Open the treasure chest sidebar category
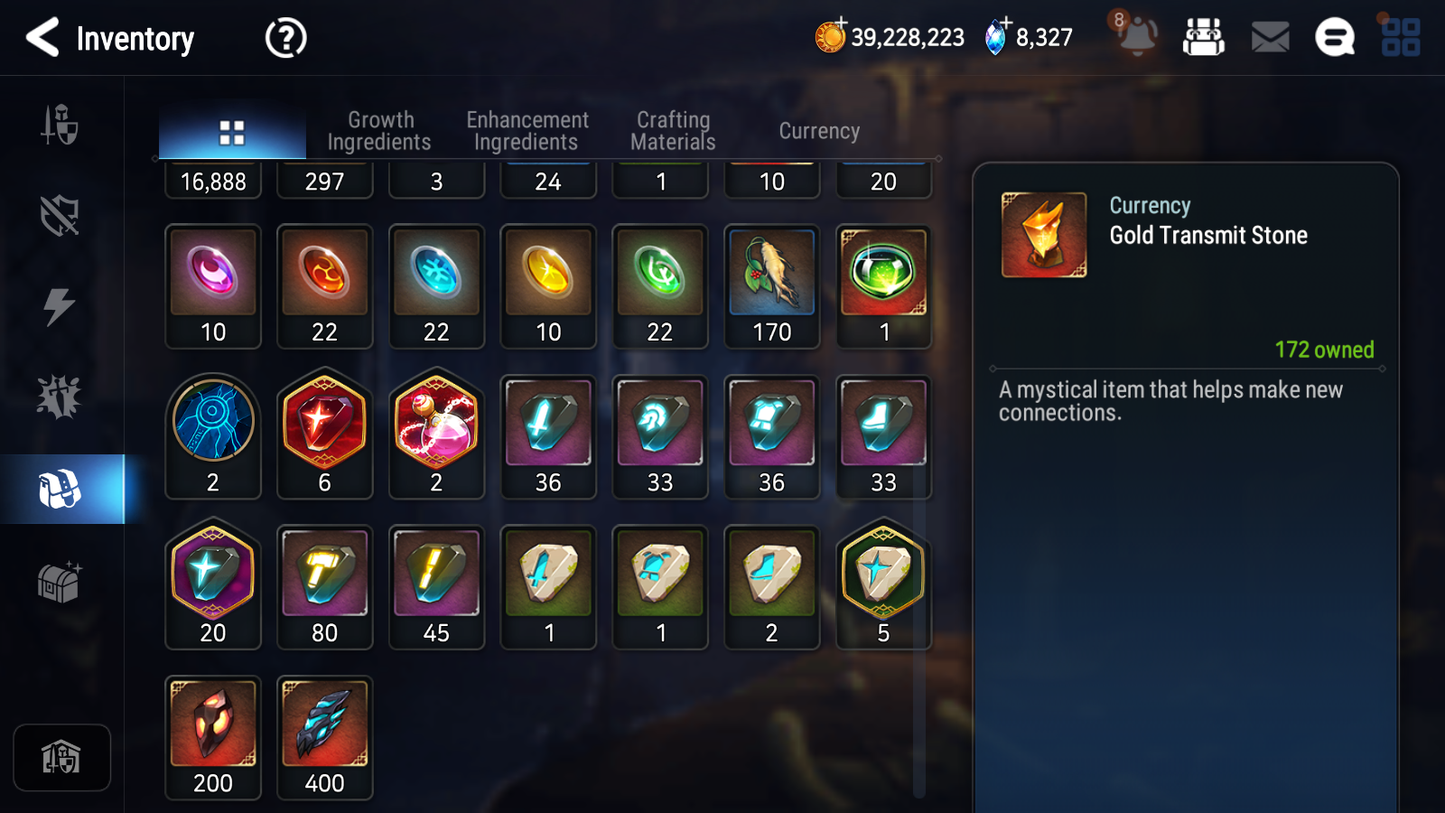1445x813 pixels. pos(59,581)
